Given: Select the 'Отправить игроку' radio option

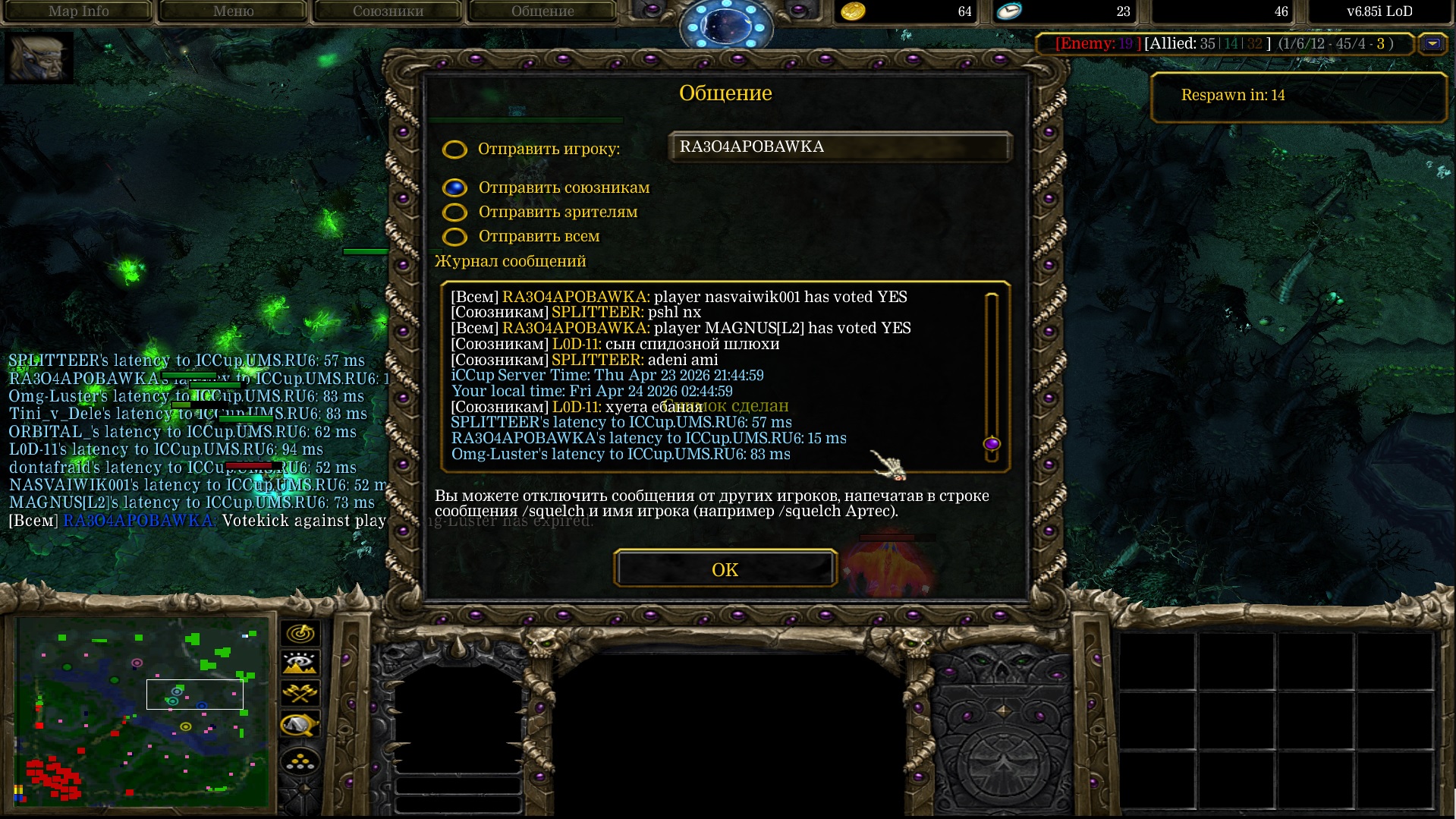Looking at the screenshot, I should click(455, 150).
